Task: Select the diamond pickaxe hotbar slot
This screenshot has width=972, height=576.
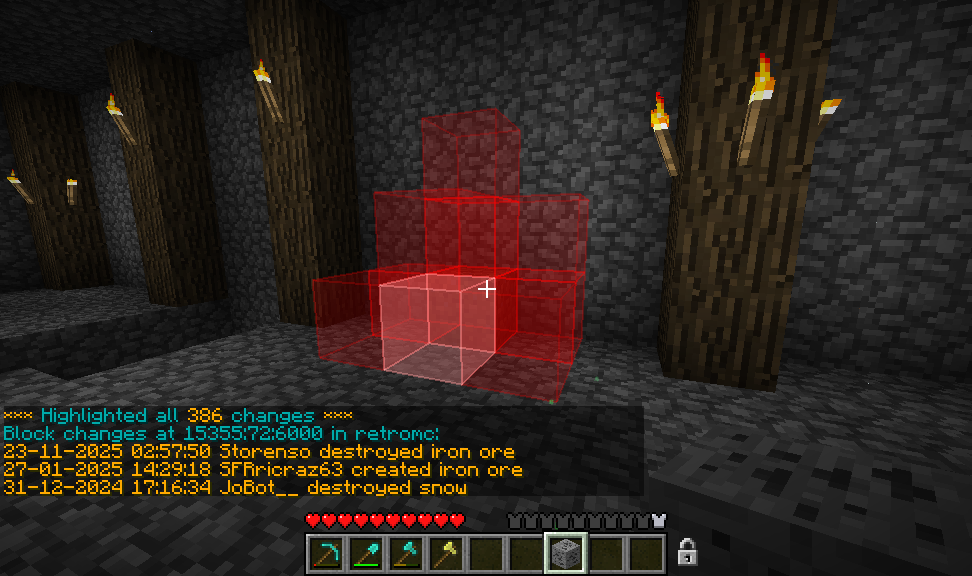Action: tap(326, 552)
